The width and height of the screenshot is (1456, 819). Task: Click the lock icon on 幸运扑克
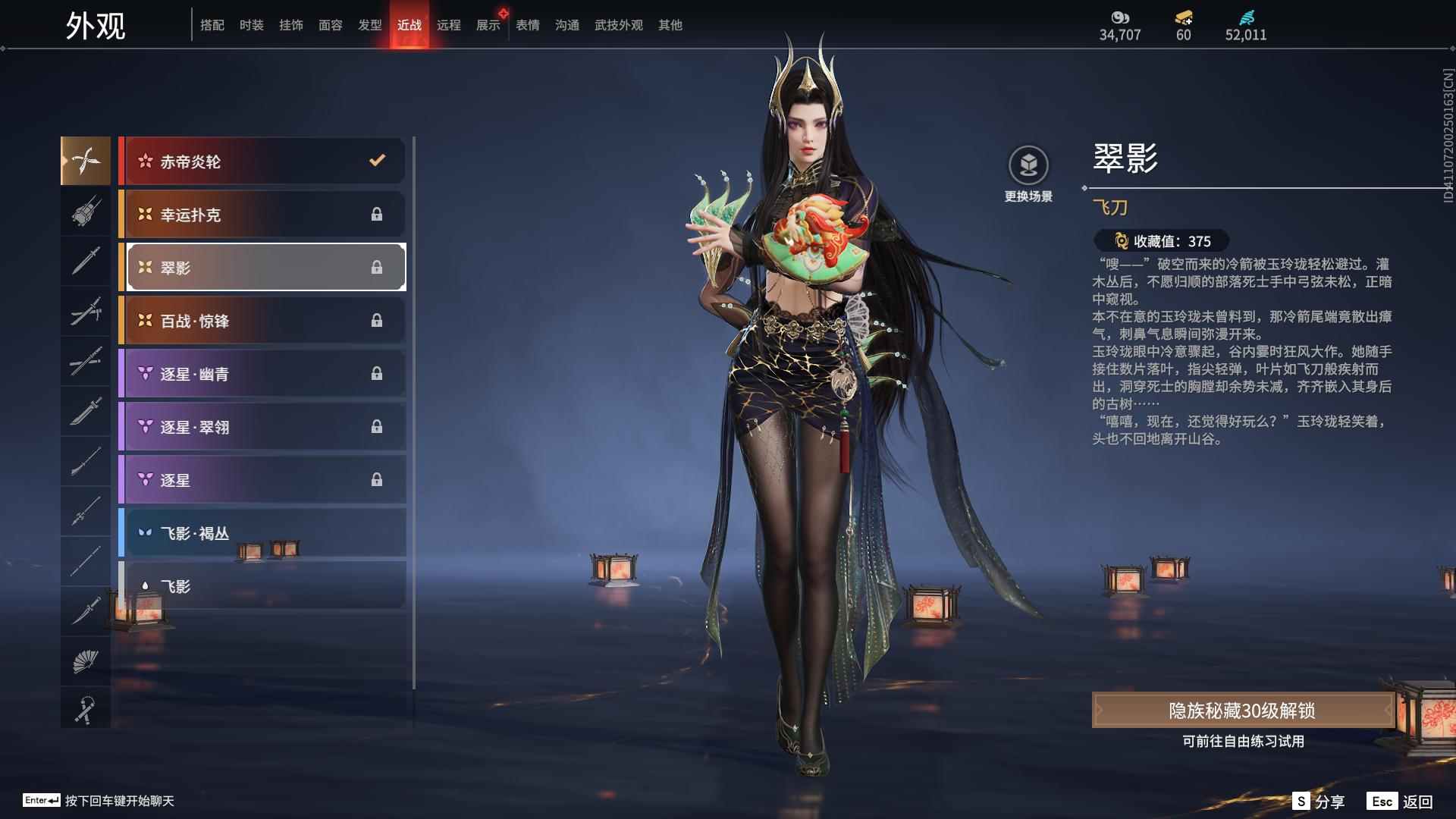coord(377,215)
